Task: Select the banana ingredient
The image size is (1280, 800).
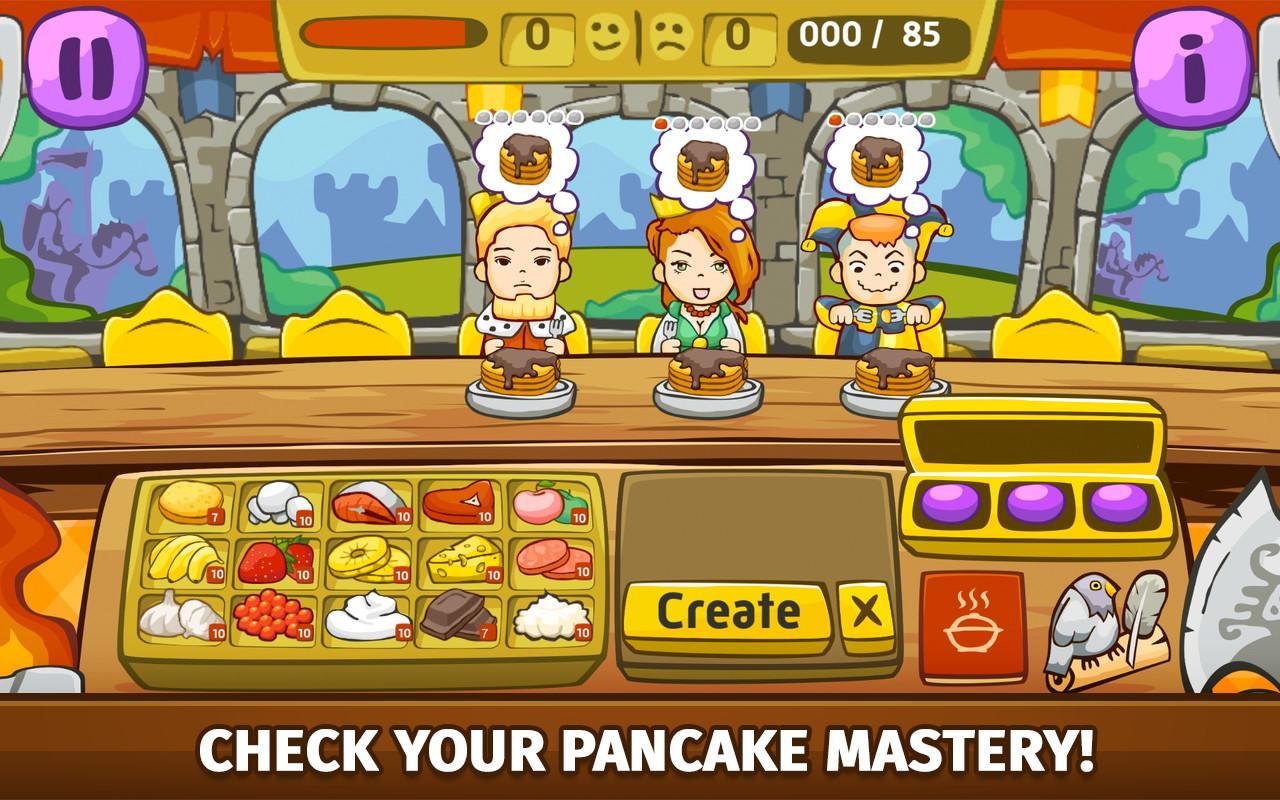Action: tap(185, 562)
